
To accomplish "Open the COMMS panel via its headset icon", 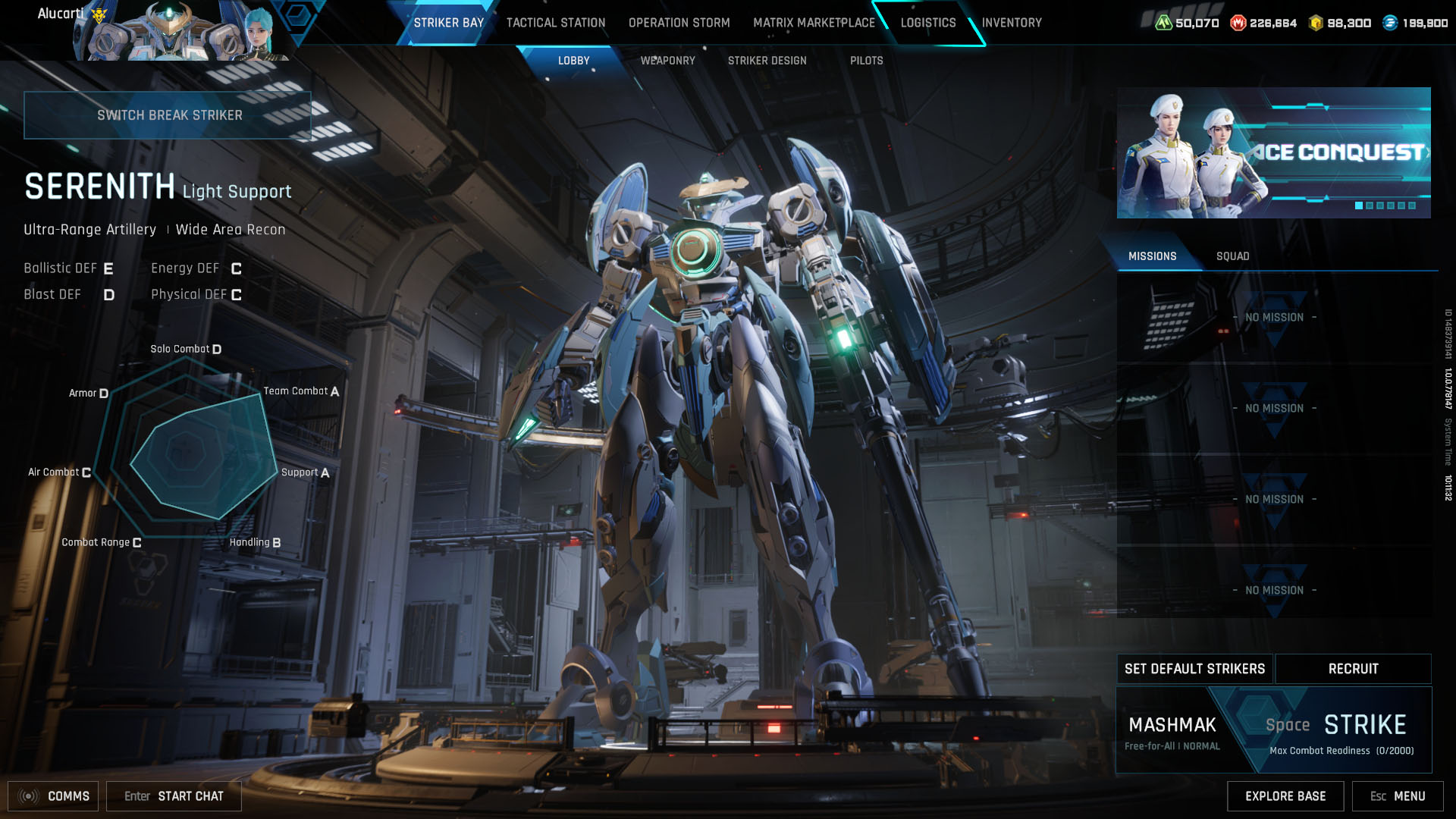I will pyautogui.click(x=28, y=796).
